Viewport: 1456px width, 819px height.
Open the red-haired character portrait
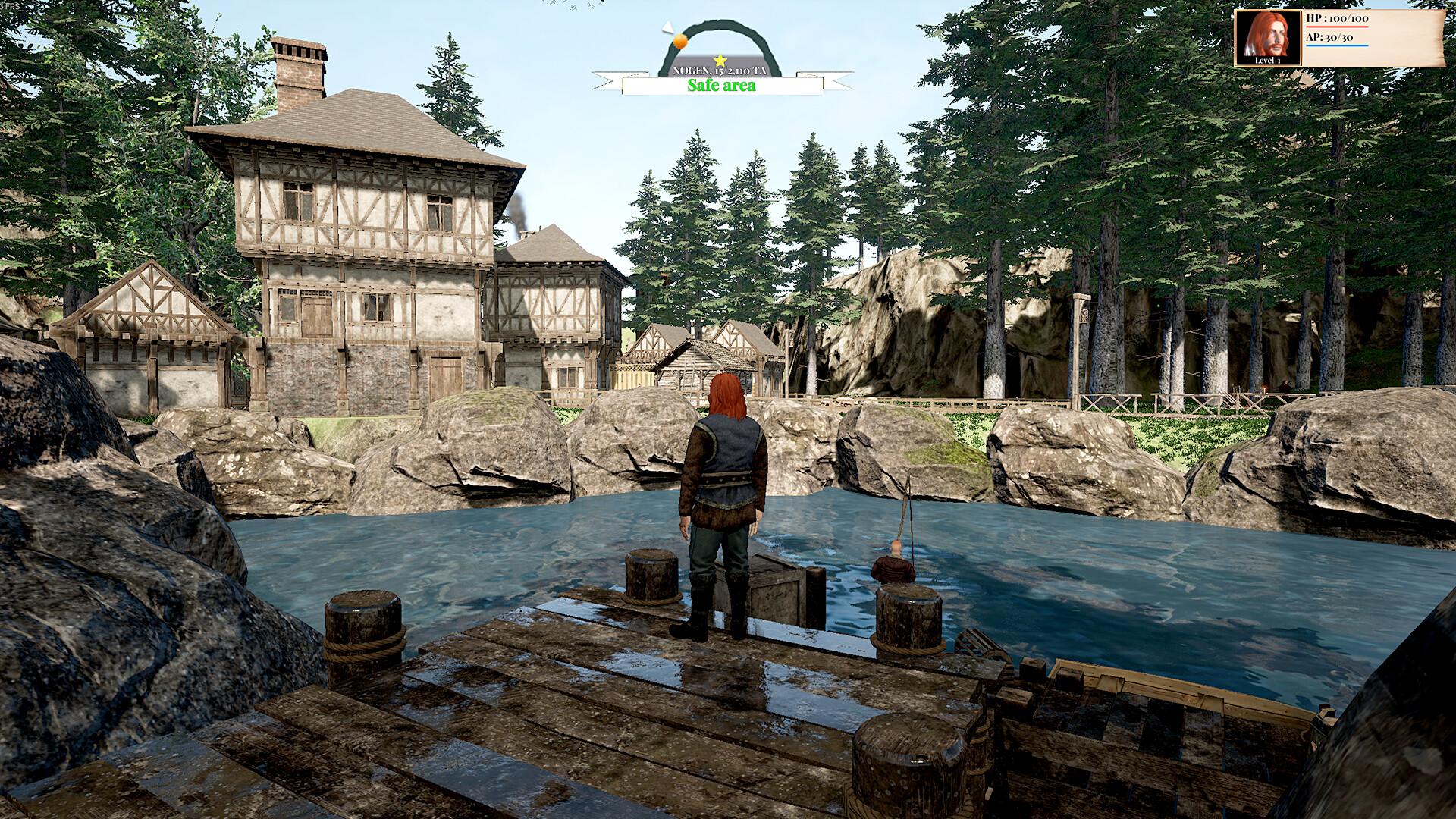1267,37
